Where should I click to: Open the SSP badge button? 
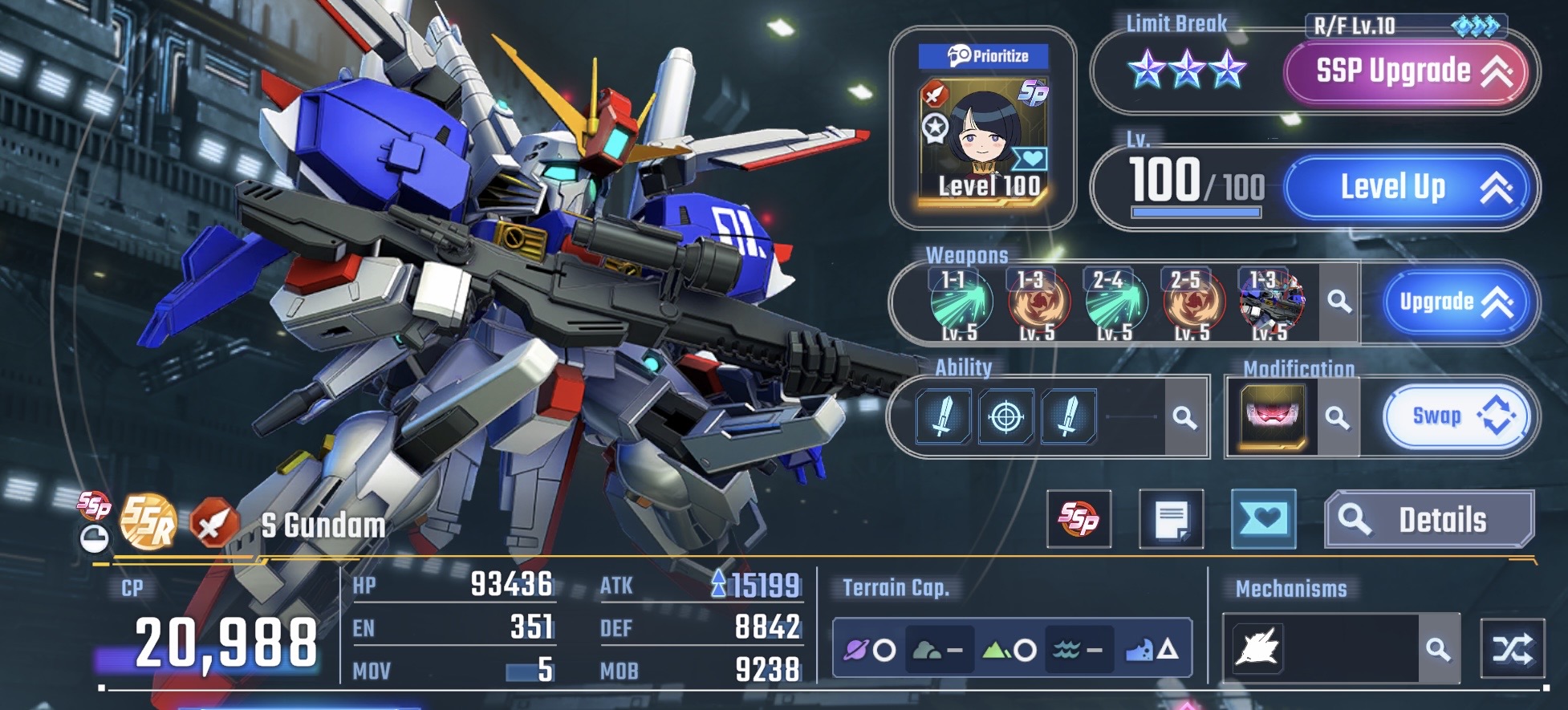[1079, 519]
